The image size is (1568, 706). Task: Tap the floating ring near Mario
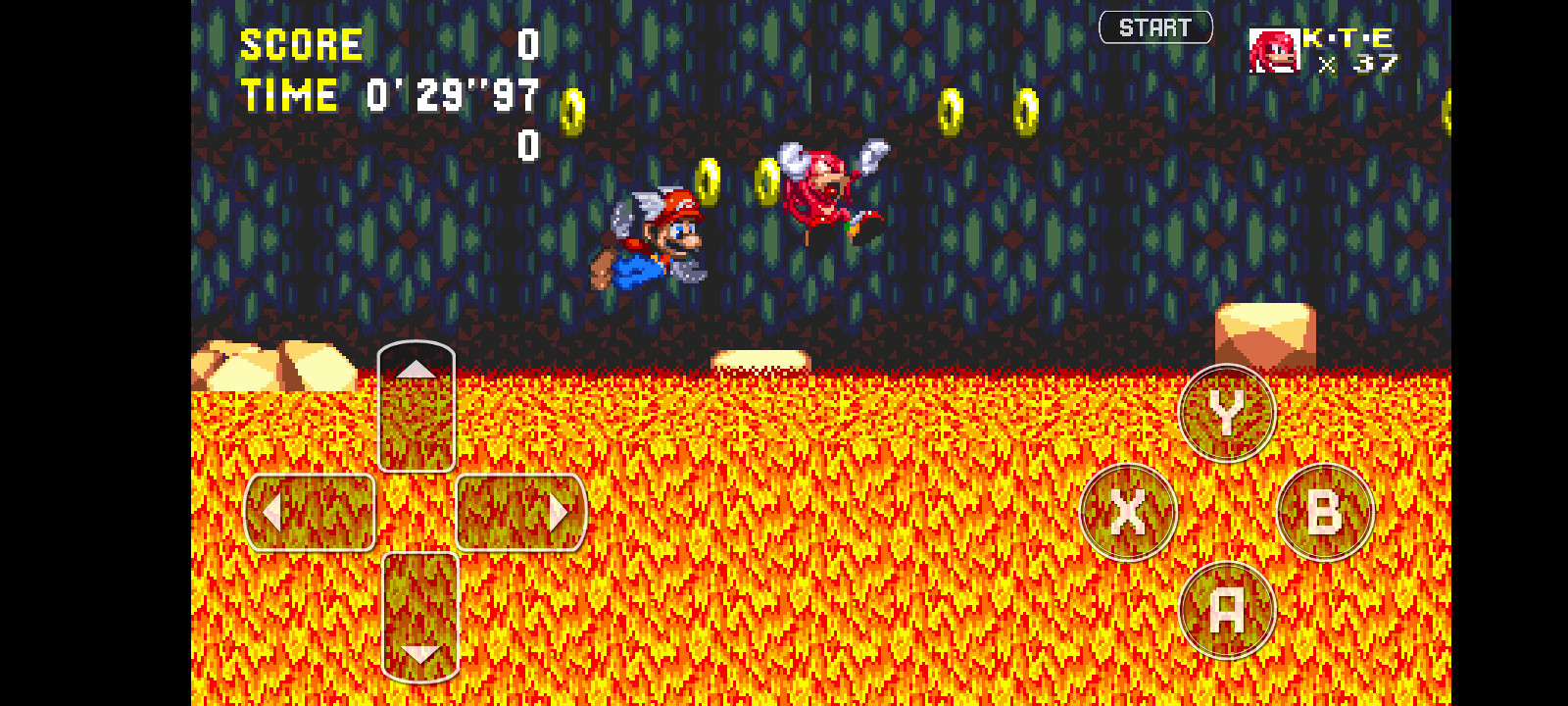(x=710, y=180)
